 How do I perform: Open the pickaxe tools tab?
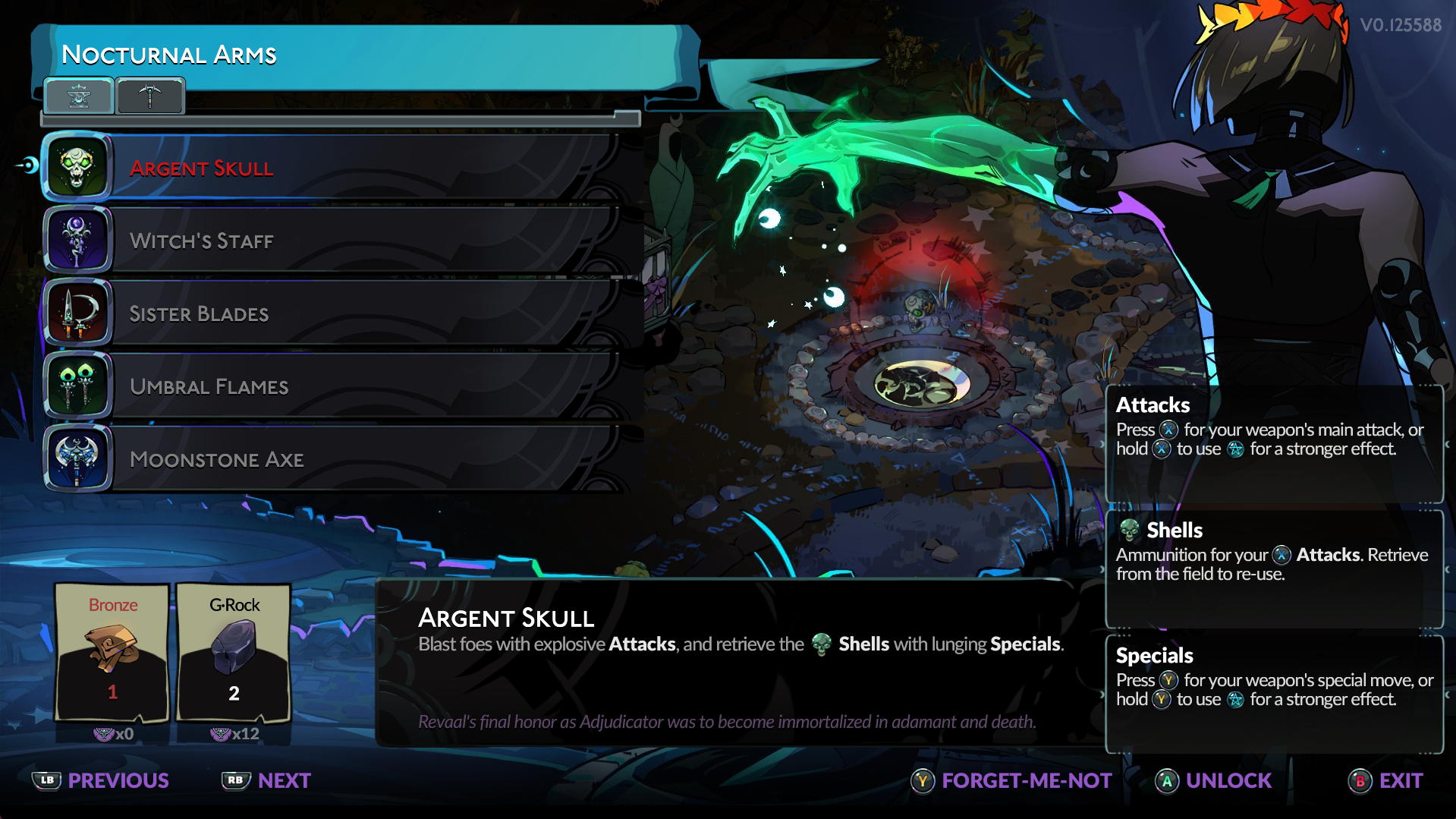149,96
